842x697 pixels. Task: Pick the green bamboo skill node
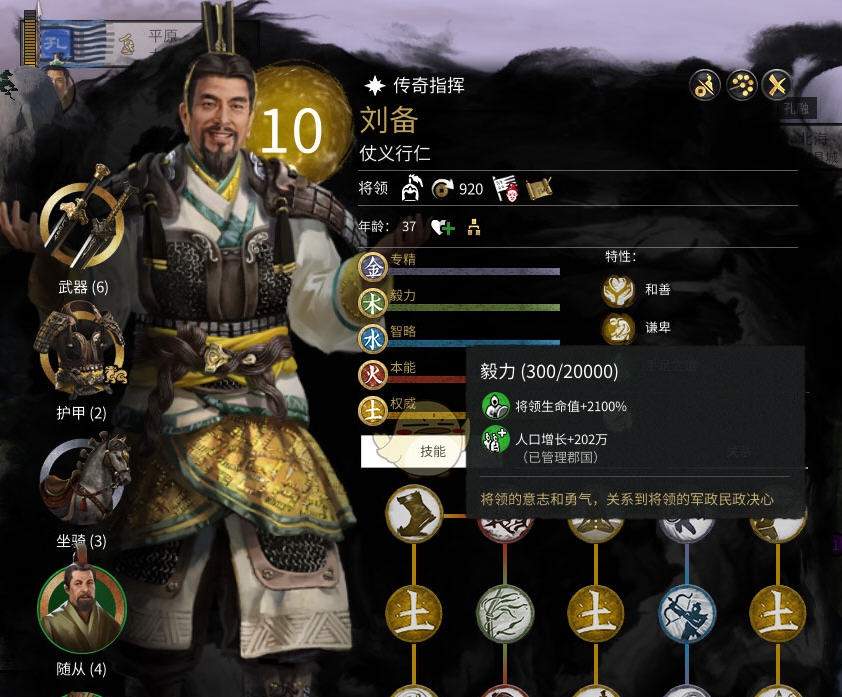click(x=505, y=611)
